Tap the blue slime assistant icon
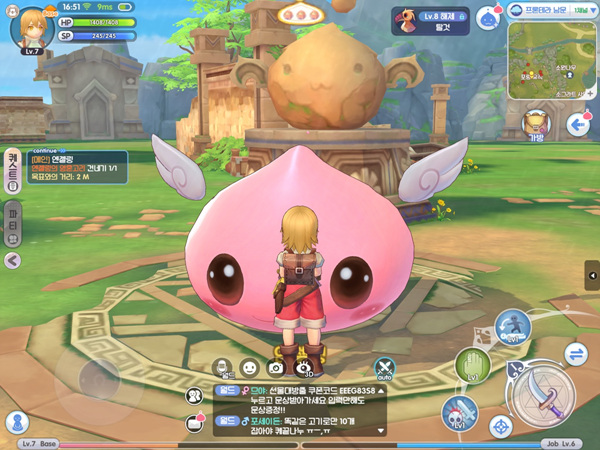This screenshot has width=600, height=450. pyautogui.click(x=487, y=19)
